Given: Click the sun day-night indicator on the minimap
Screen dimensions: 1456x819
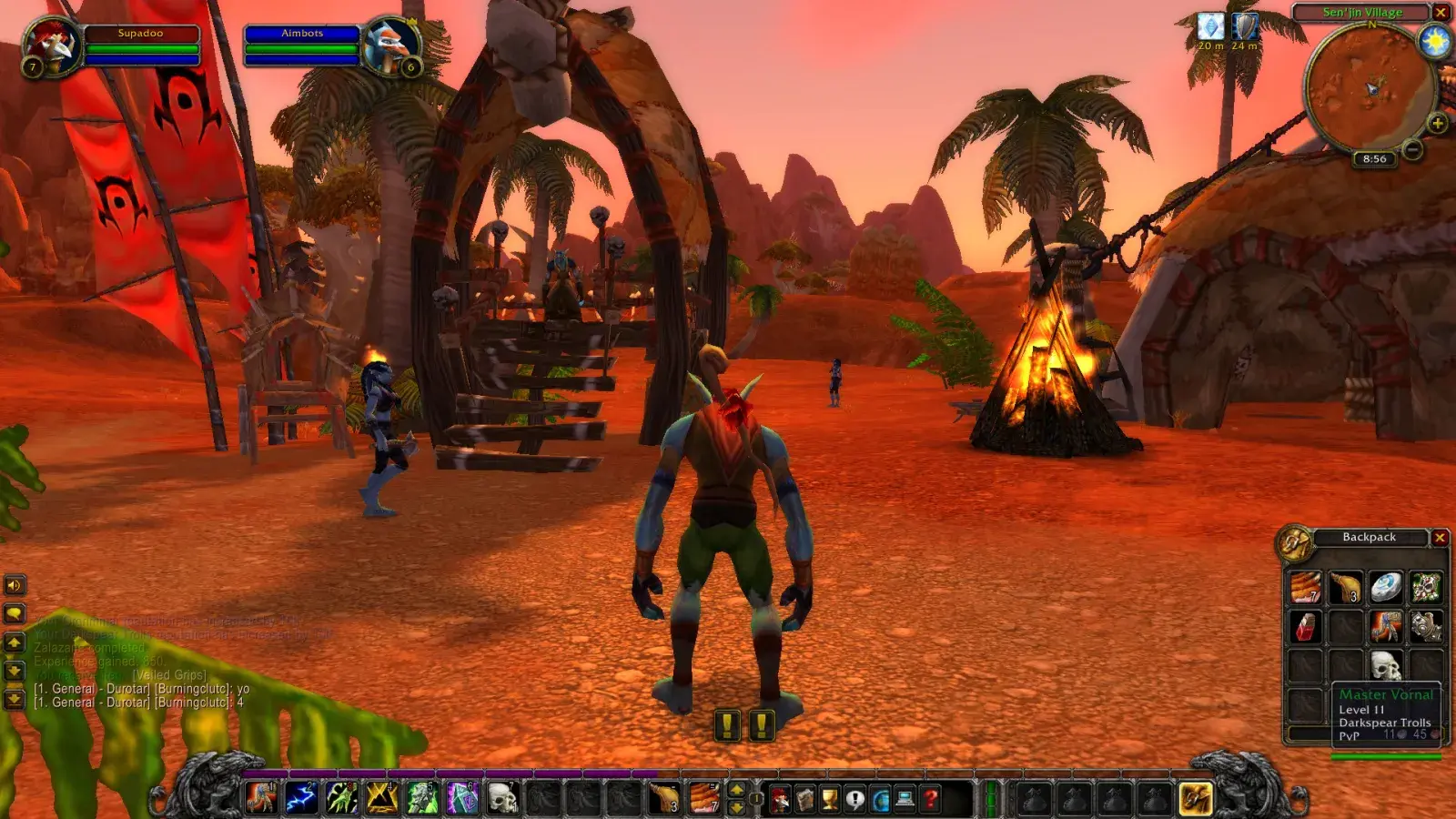Looking at the screenshot, I should tap(1435, 43).
